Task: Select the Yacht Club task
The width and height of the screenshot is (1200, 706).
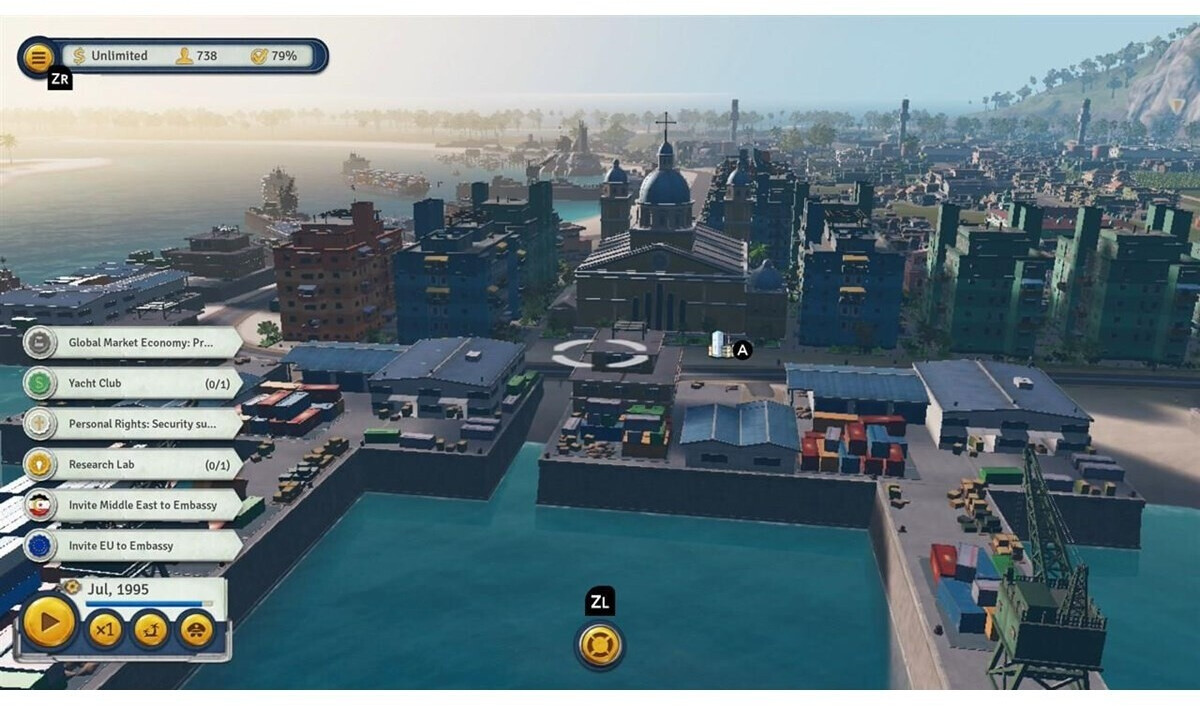Action: tap(140, 383)
